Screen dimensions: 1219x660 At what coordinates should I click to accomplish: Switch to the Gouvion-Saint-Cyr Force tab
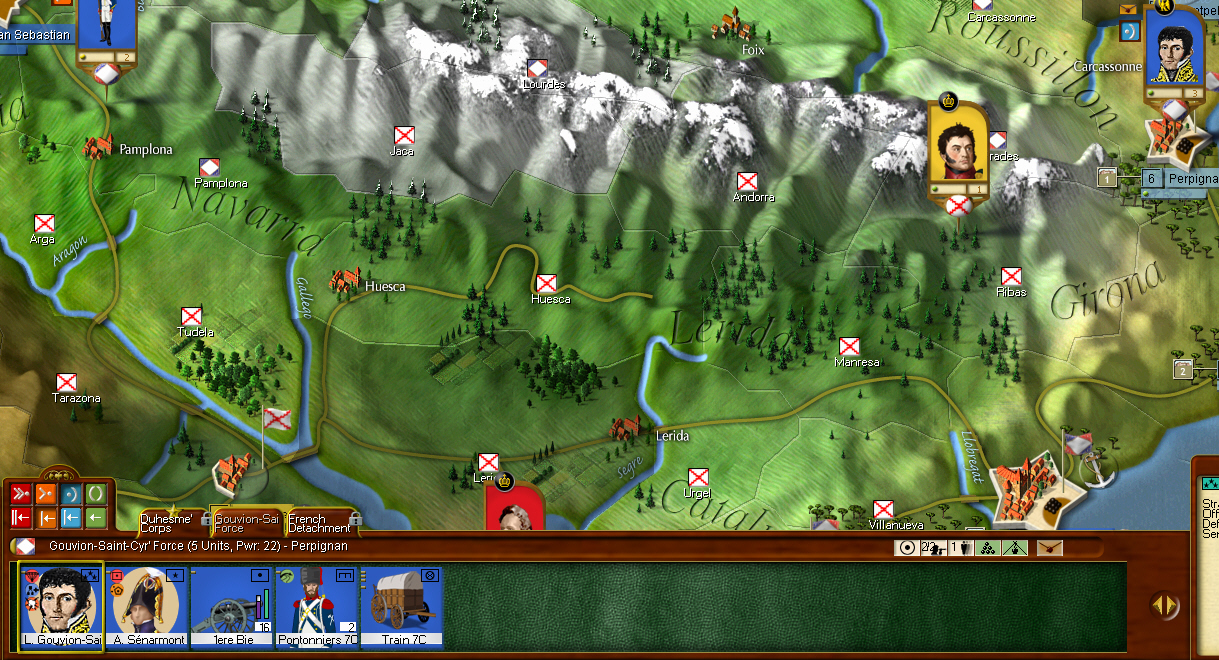click(x=246, y=522)
